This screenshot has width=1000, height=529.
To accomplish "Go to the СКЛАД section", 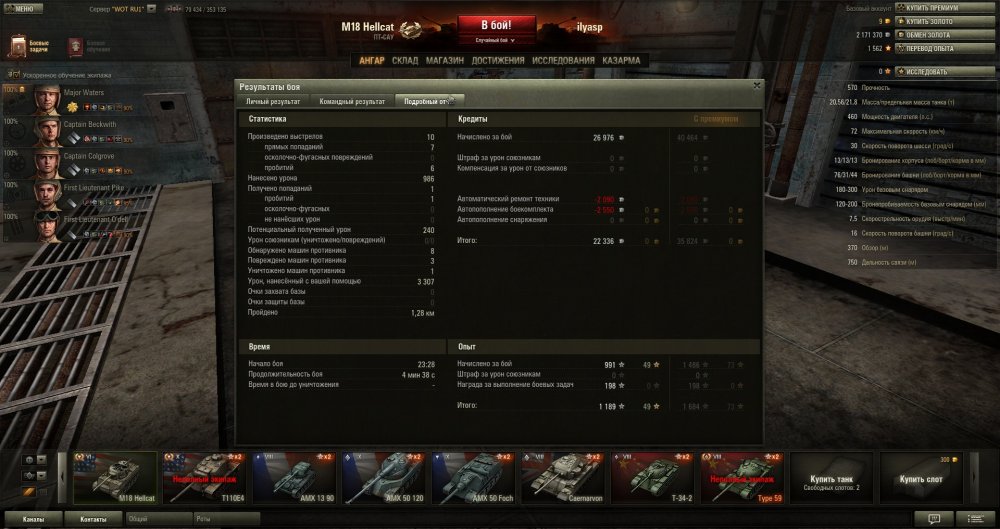I will coord(405,60).
